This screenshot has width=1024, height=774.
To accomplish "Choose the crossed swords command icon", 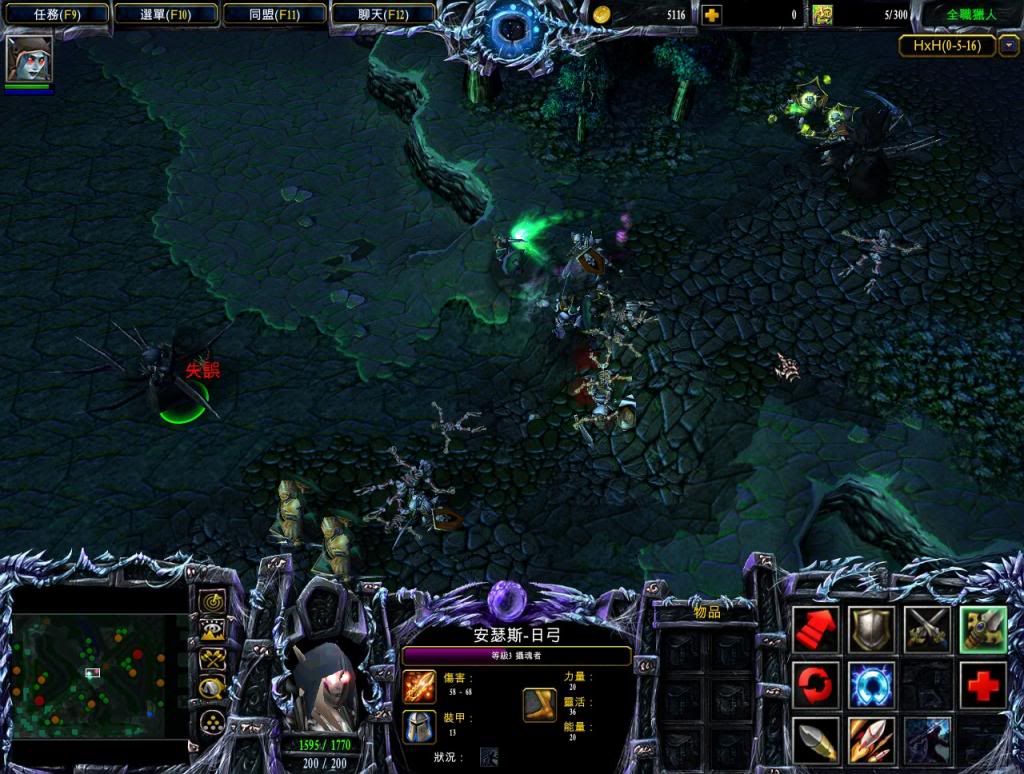I will coord(927,629).
